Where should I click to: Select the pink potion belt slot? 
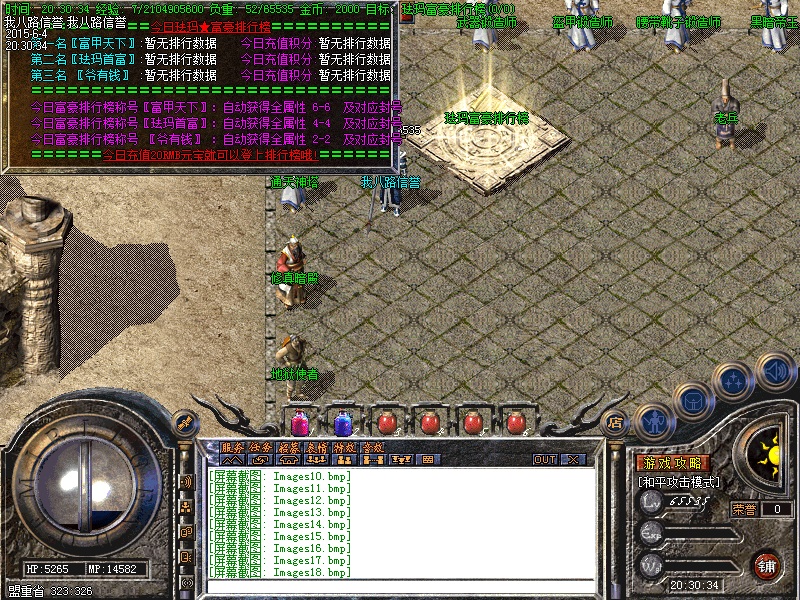299,422
